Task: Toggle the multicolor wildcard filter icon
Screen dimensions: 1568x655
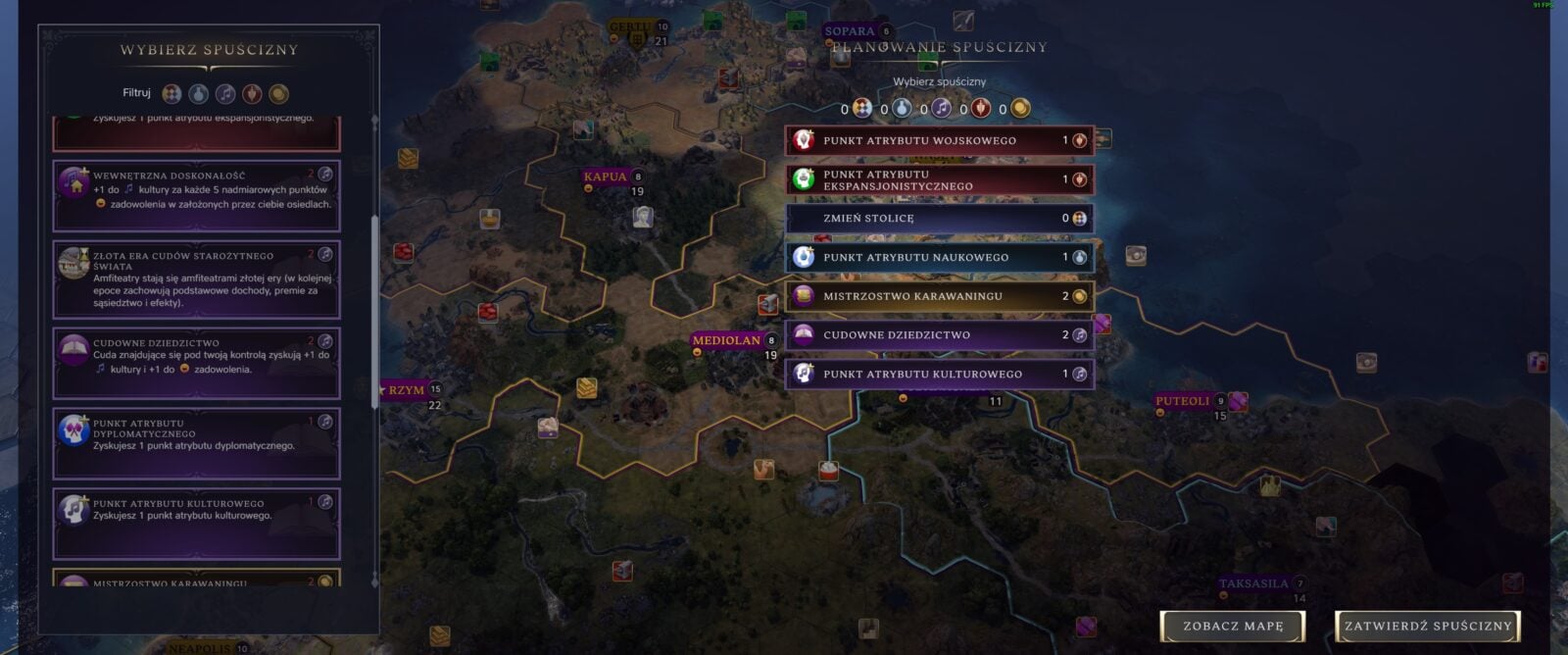Action: click(171, 94)
